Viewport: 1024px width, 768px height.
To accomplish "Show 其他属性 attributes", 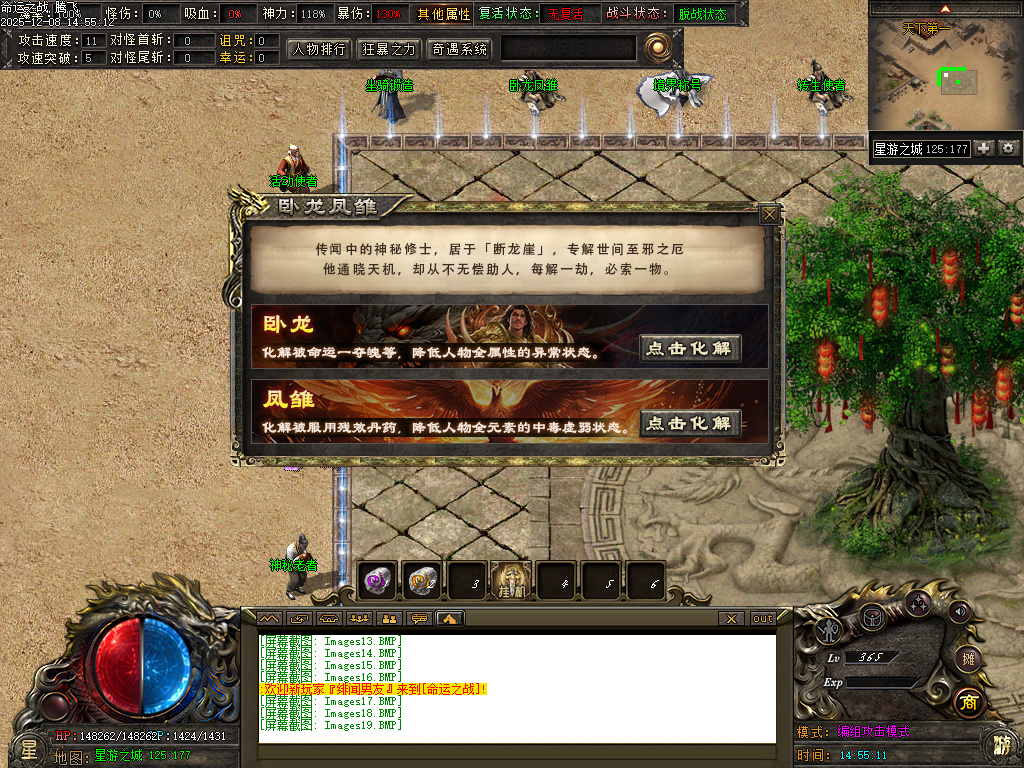I will 444,14.
